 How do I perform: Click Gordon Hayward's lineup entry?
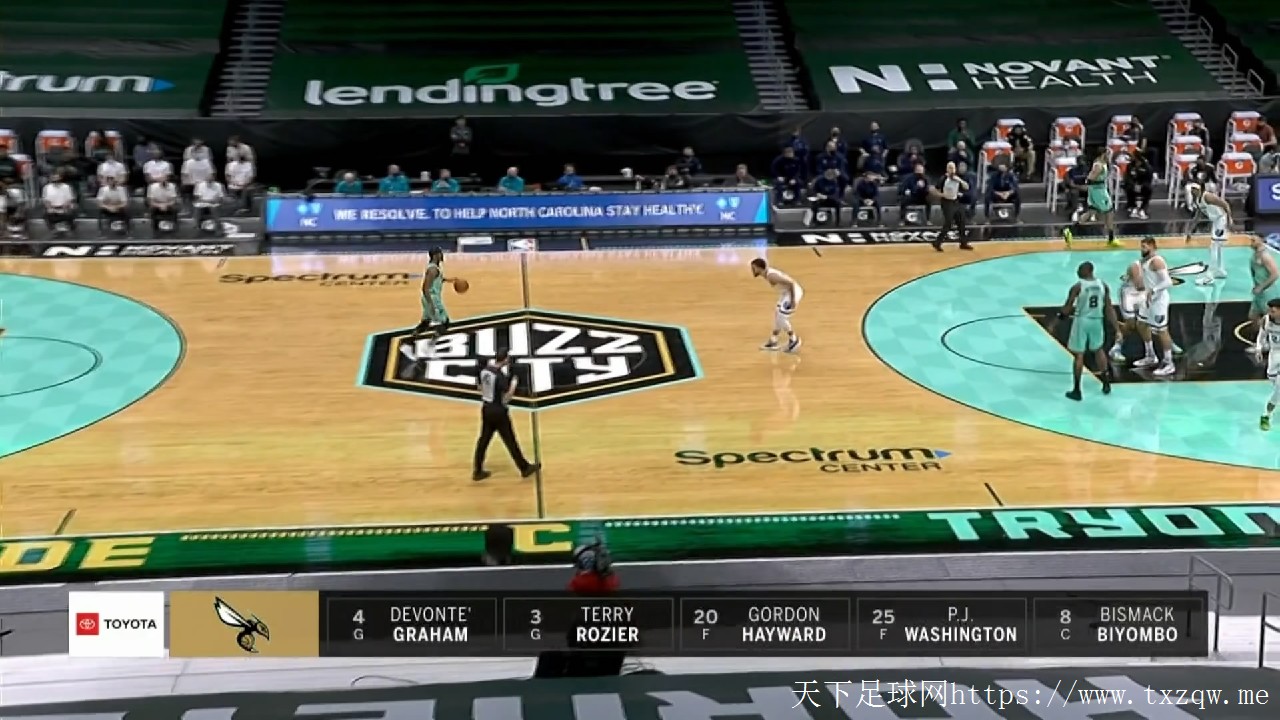(x=765, y=624)
